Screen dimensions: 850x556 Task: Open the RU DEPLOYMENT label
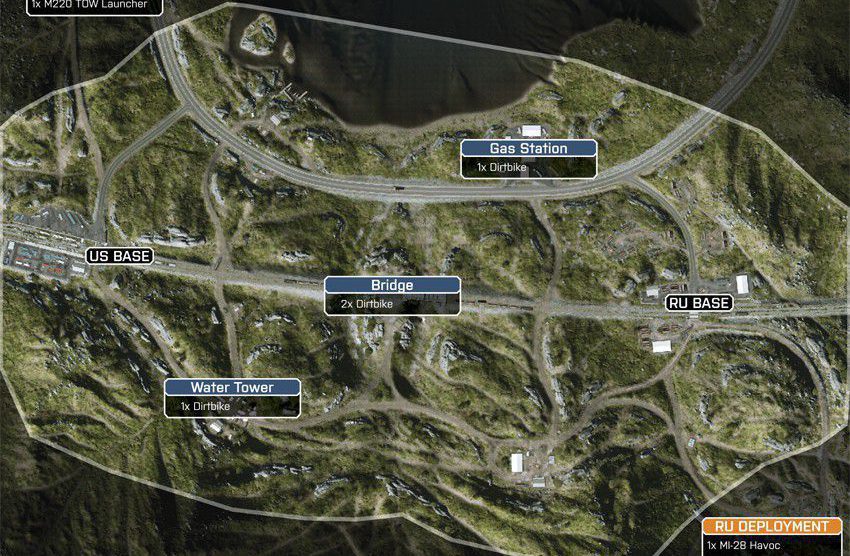771,526
